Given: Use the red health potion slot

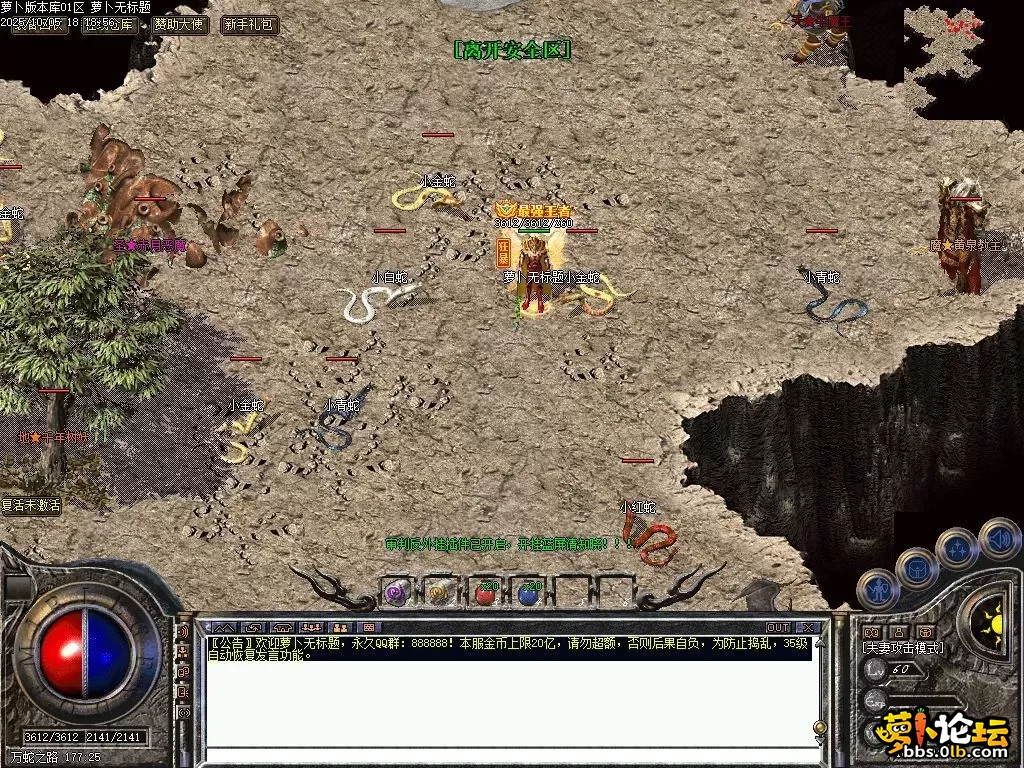Looking at the screenshot, I should tap(485, 593).
